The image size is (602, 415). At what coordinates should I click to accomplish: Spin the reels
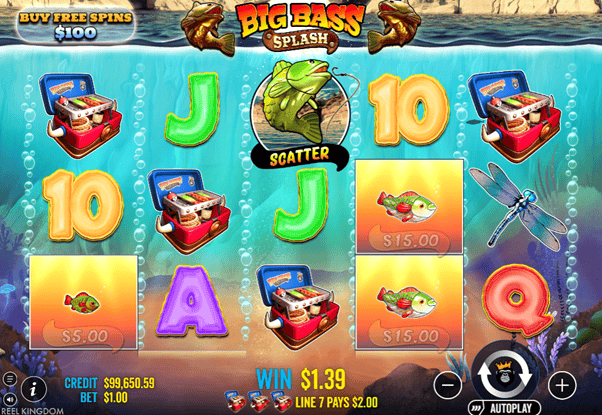[x=506, y=378]
